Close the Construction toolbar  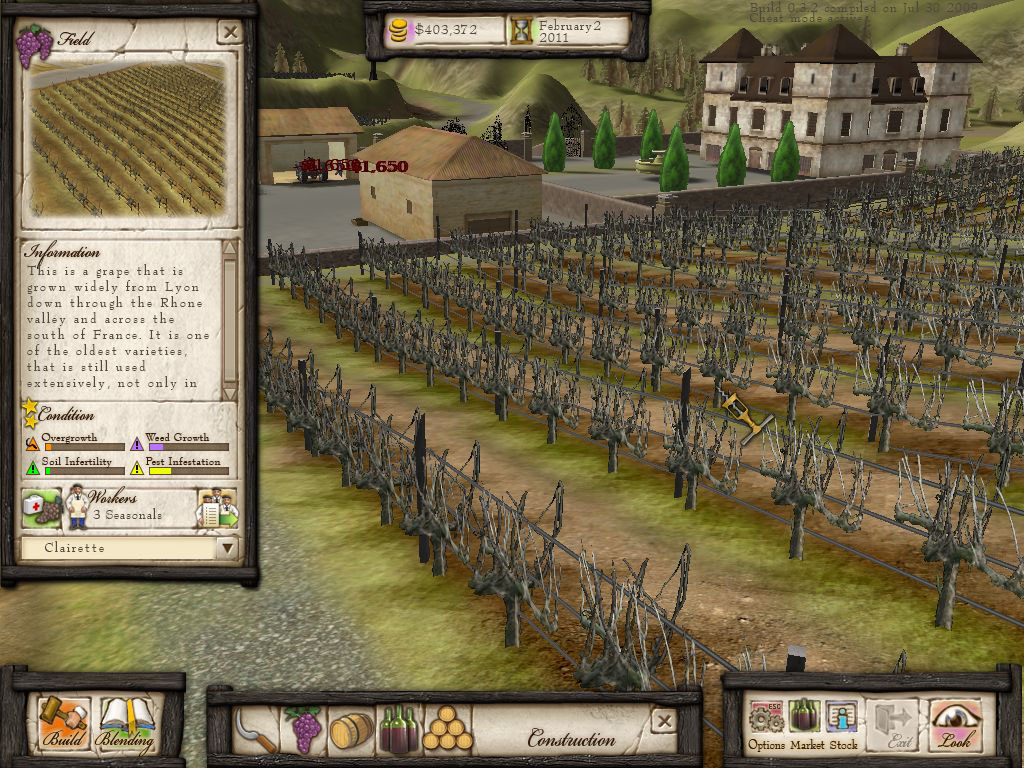click(x=662, y=719)
